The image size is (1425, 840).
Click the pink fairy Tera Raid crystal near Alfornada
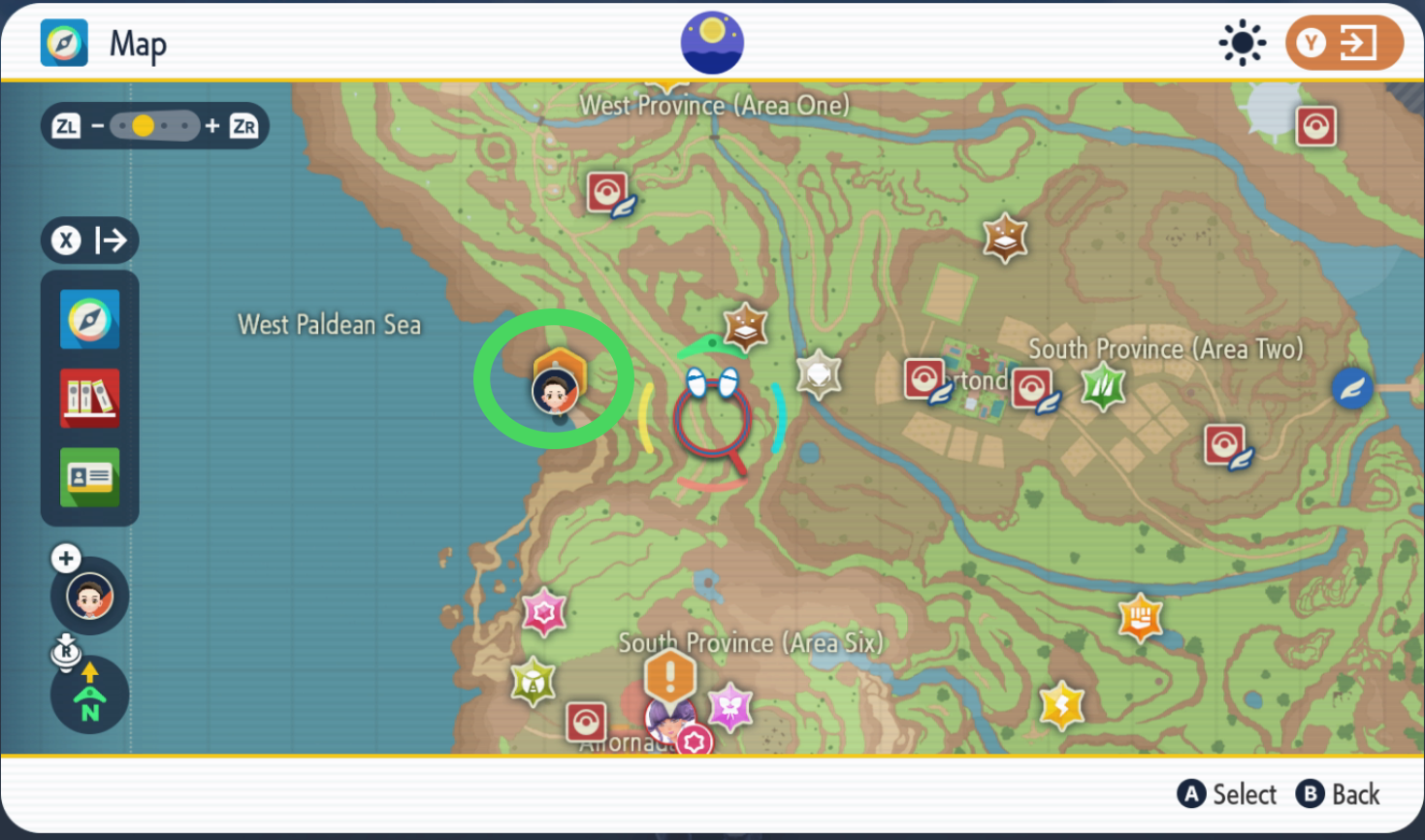(x=732, y=707)
